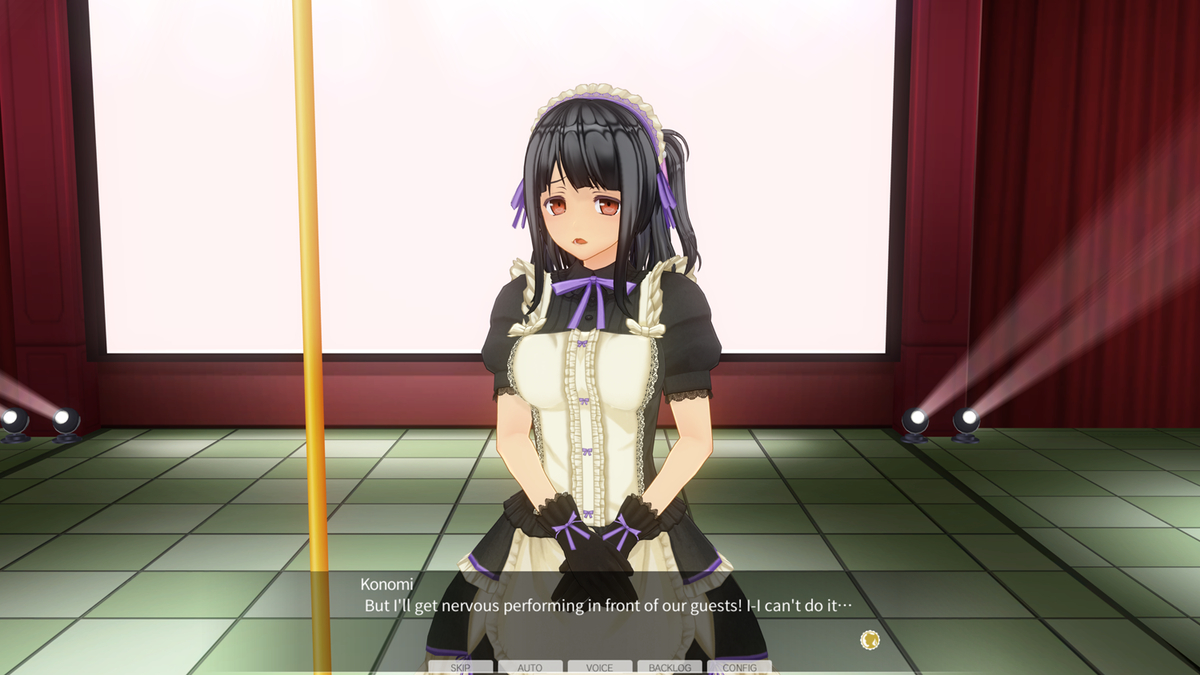Image resolution: width=1200 pixels, height=675 pixels.
Task: Enable AUTO dialogue advance
Action: click(x=530, y=667)
